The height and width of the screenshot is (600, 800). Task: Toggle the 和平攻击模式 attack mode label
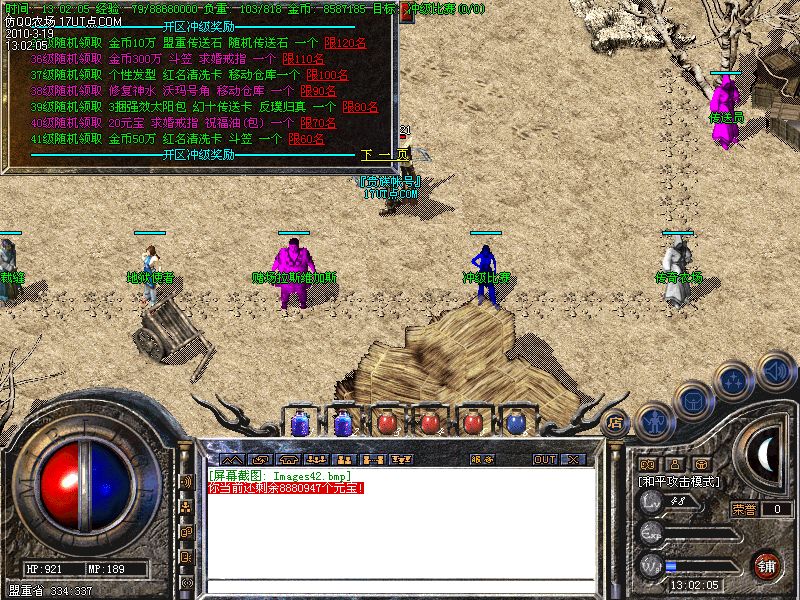(x=680, y=481)
